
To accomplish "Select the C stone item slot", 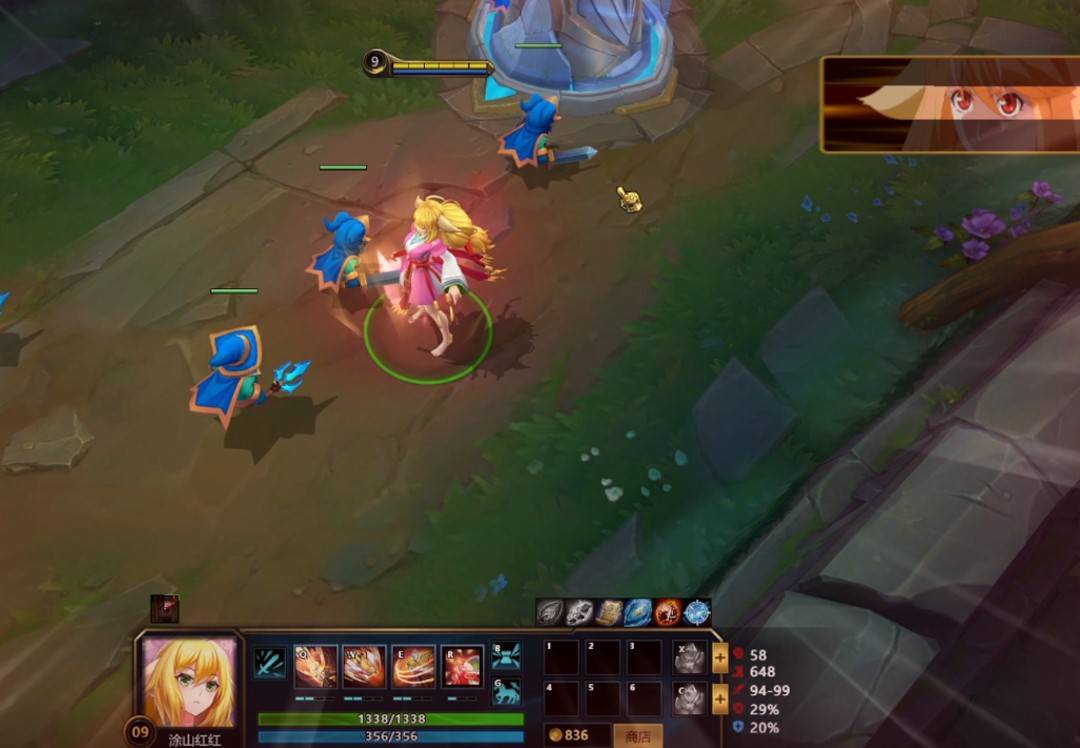I will pyautogui.click(x=689, y=698).
